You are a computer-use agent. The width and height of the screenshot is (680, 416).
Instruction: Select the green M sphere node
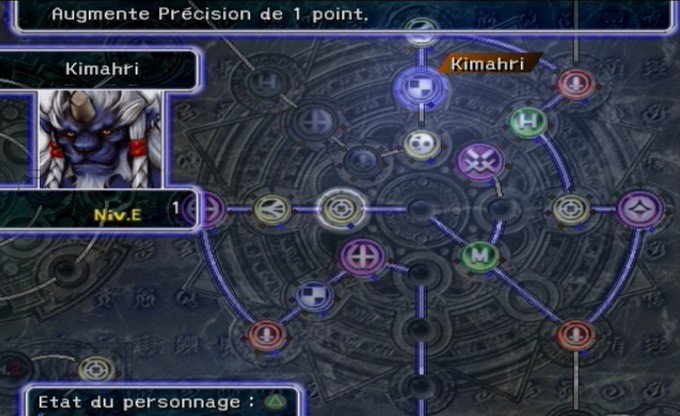click(480, 255)
